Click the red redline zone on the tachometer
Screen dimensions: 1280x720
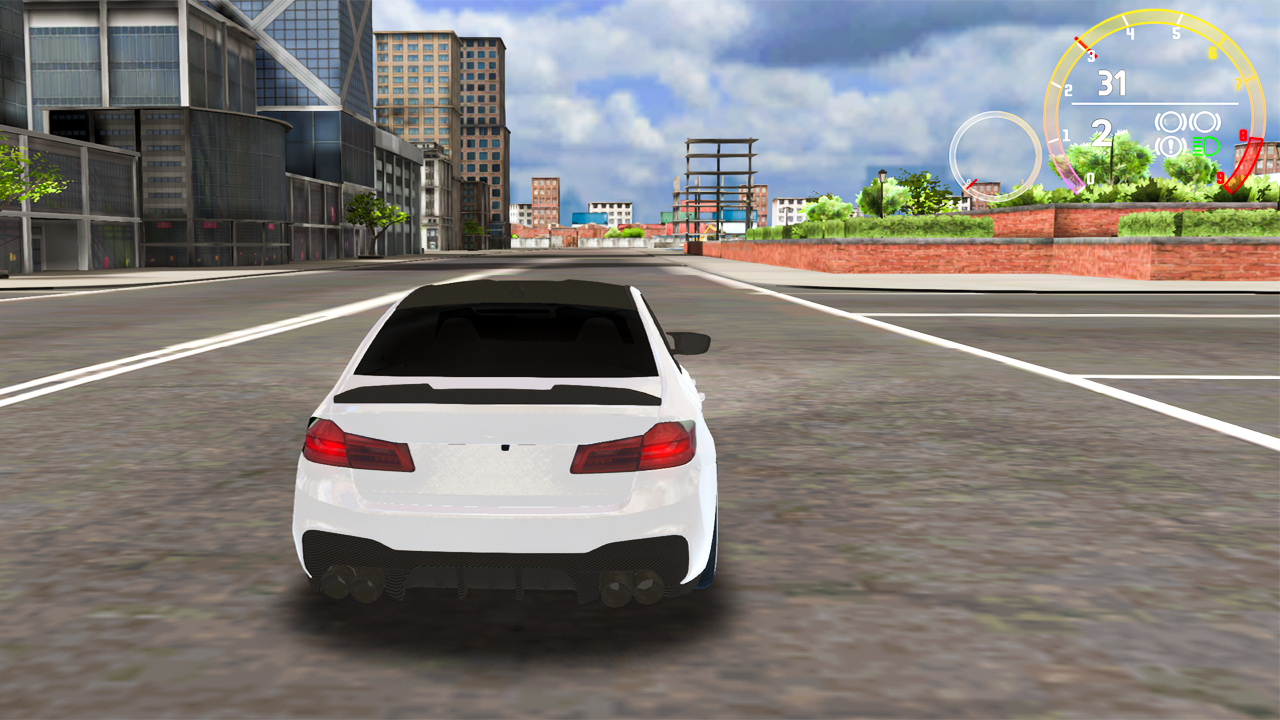(x=1243, y=160)
